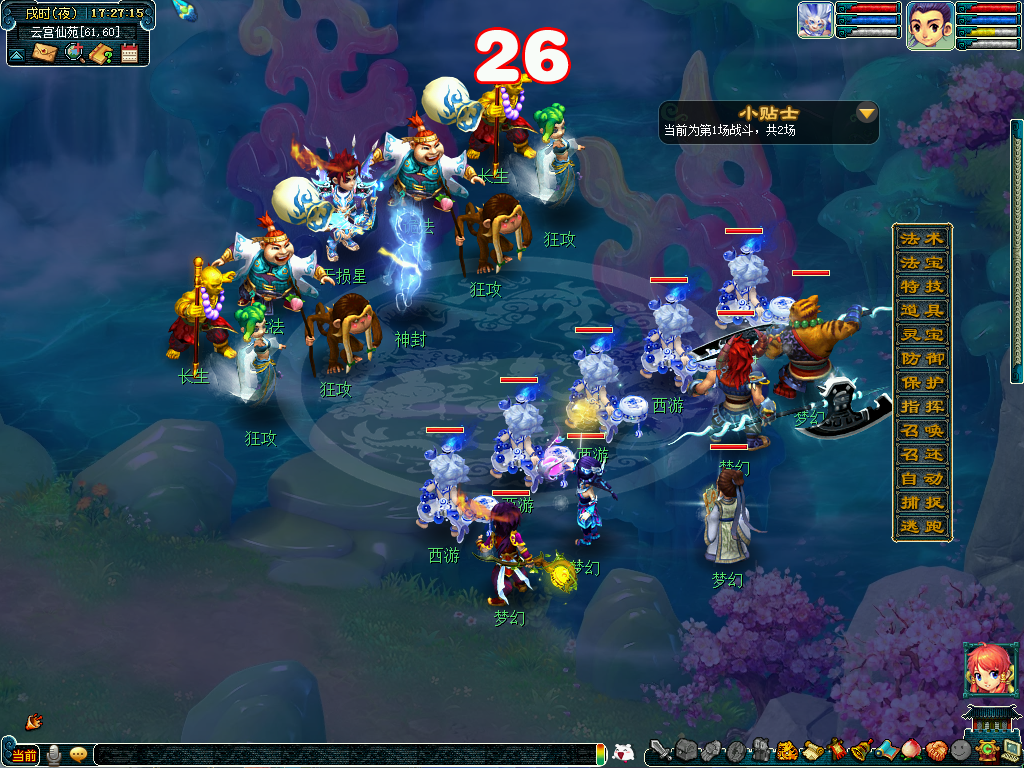Image resolution: width=1024 pixels, height=768 pixels.
Task: Click the microphone voice input icon
Action: [54, 755]
